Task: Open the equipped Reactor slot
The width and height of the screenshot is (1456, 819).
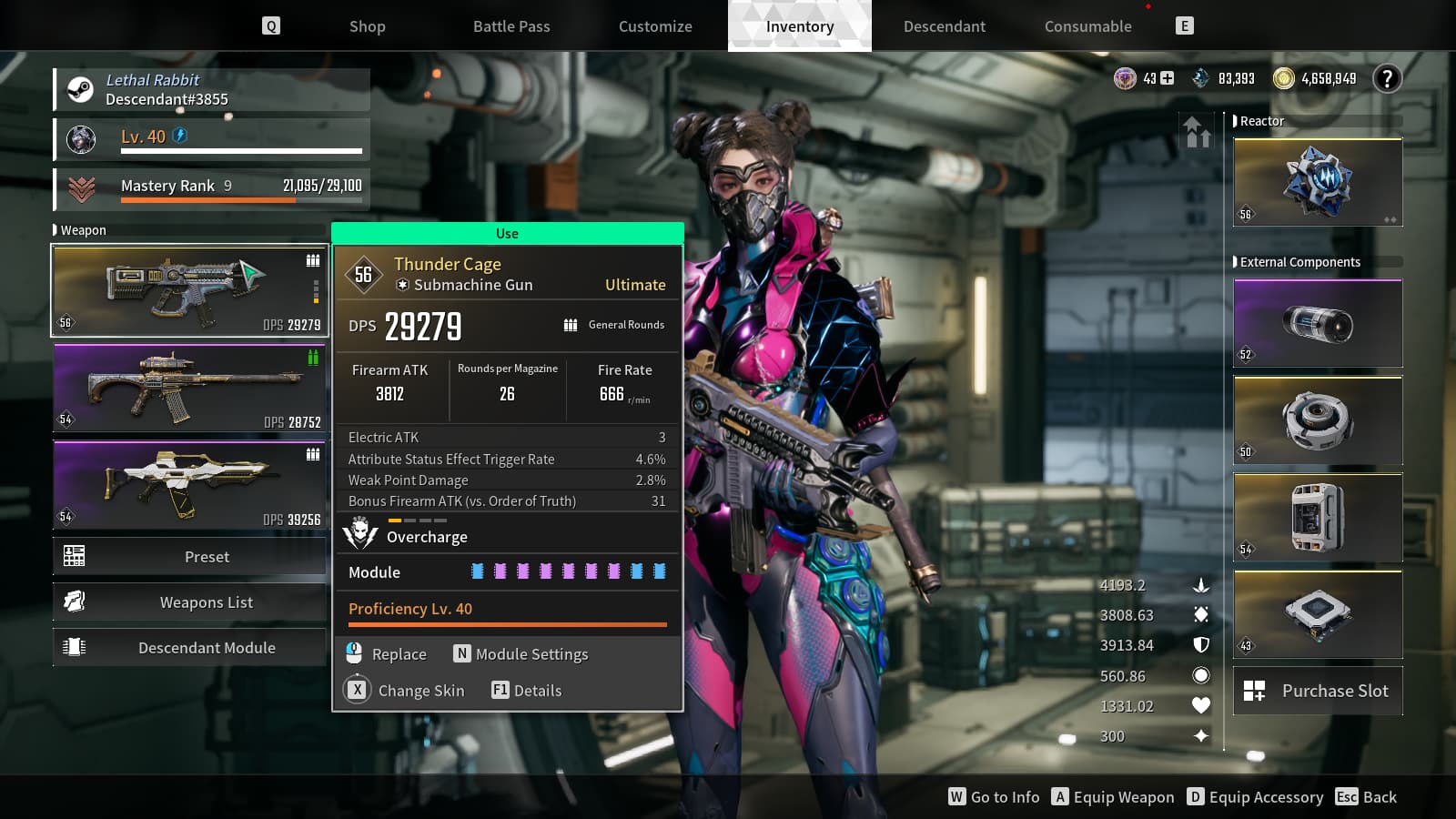Action: [1317, 182]
